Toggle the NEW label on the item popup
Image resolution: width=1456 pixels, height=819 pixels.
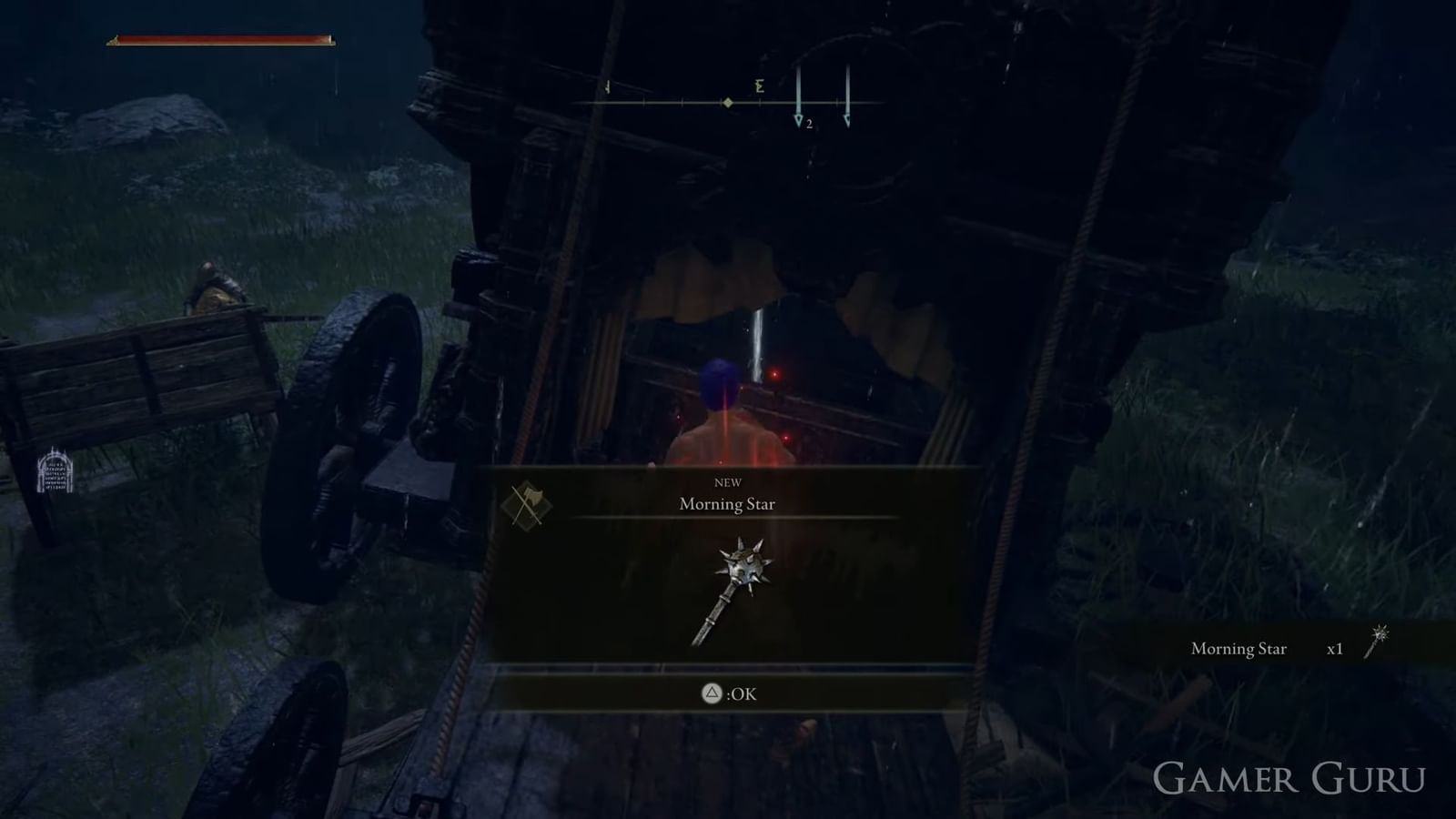click(729, 481)
